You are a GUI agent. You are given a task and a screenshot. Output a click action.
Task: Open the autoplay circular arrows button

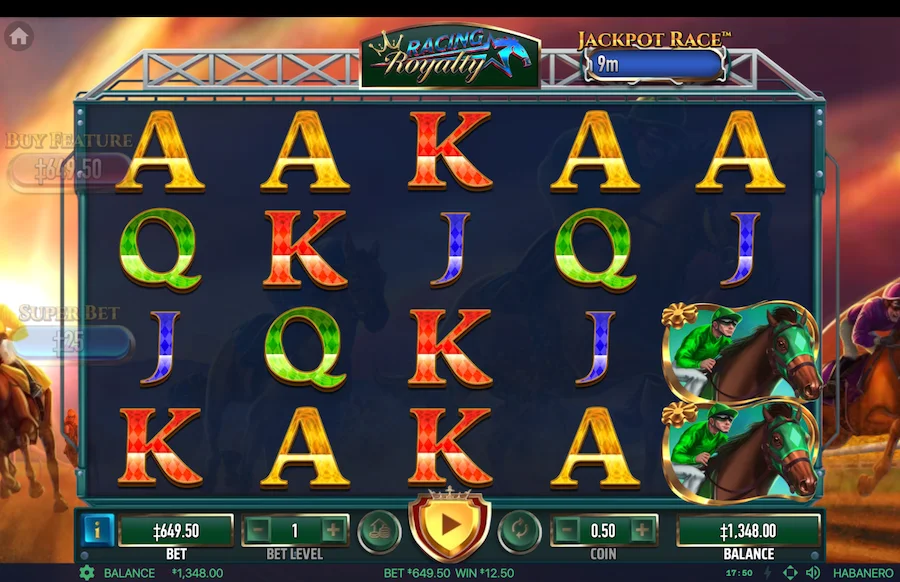(x=520, y=529)
